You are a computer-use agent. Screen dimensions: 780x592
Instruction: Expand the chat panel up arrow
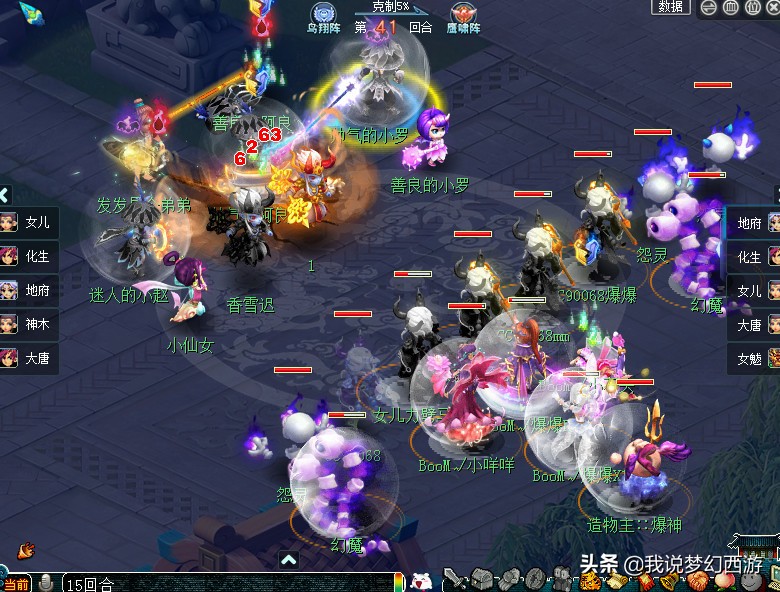[x=288, y=560]
